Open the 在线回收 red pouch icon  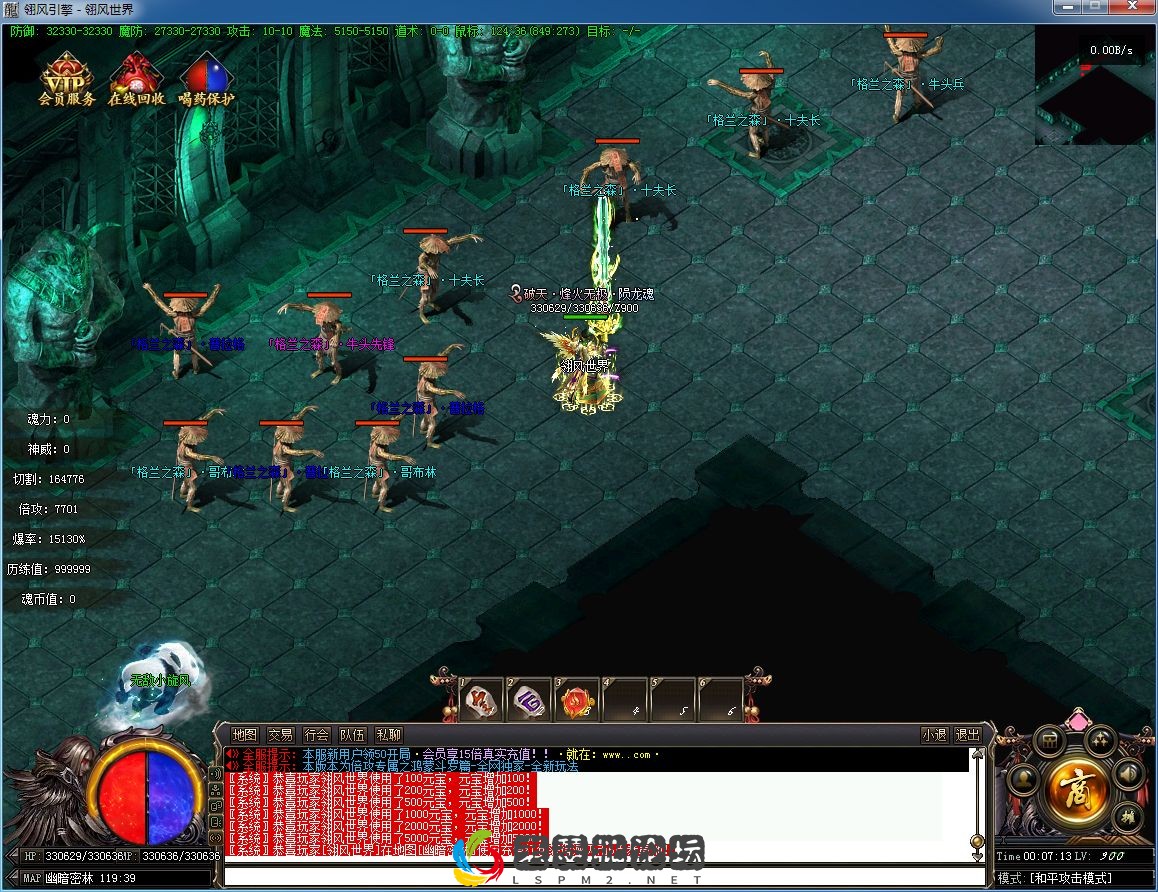(136, 79)
